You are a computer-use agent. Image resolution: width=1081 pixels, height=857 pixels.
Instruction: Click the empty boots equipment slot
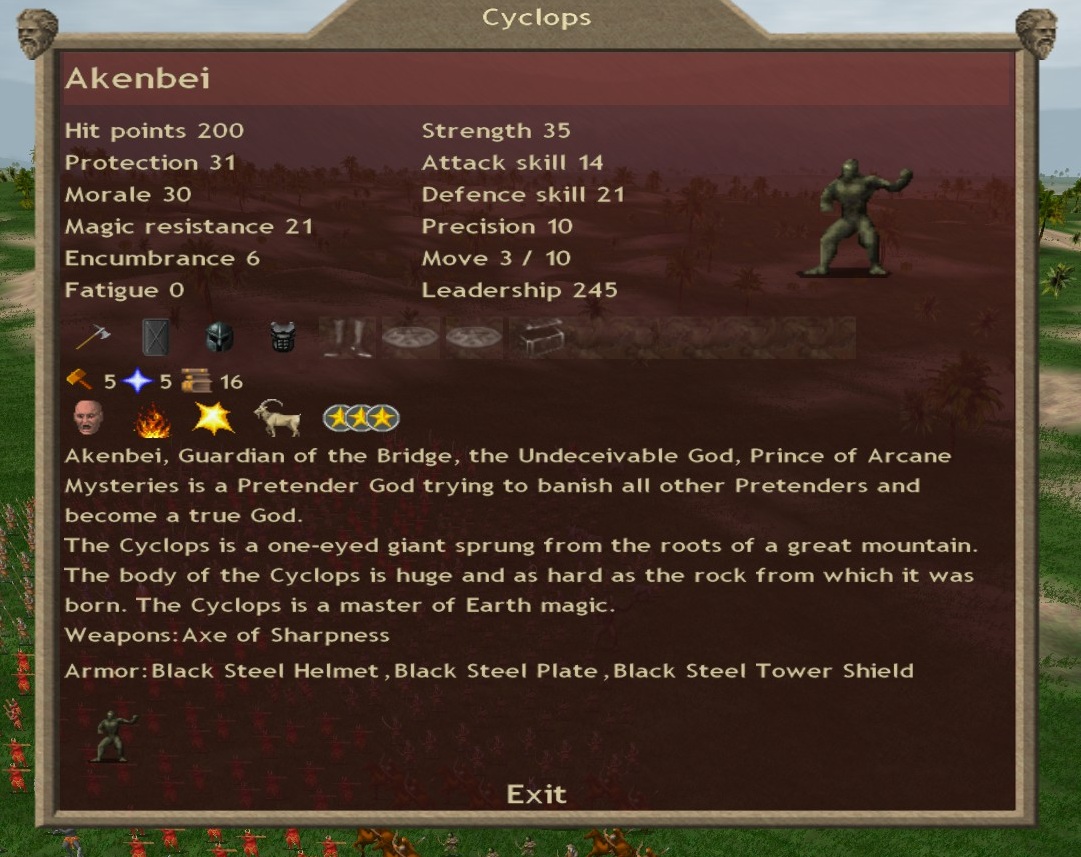click(348, 338)
